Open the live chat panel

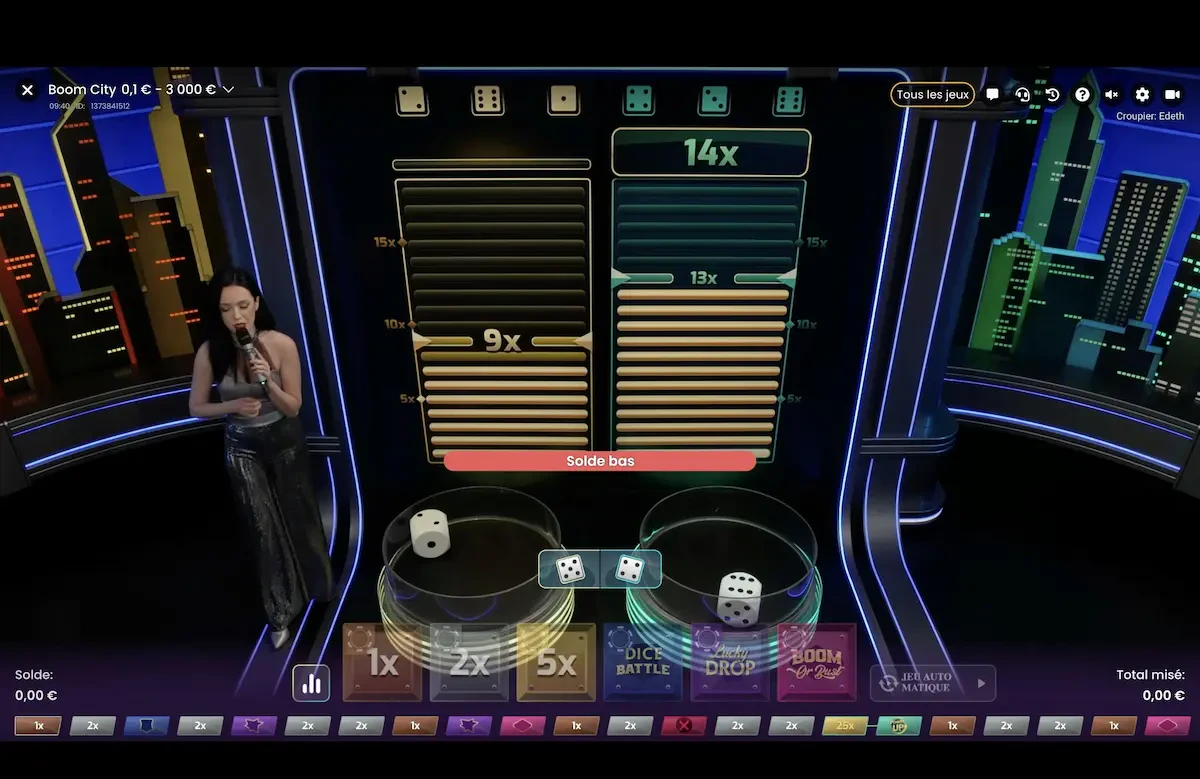(x=992, y=94)
